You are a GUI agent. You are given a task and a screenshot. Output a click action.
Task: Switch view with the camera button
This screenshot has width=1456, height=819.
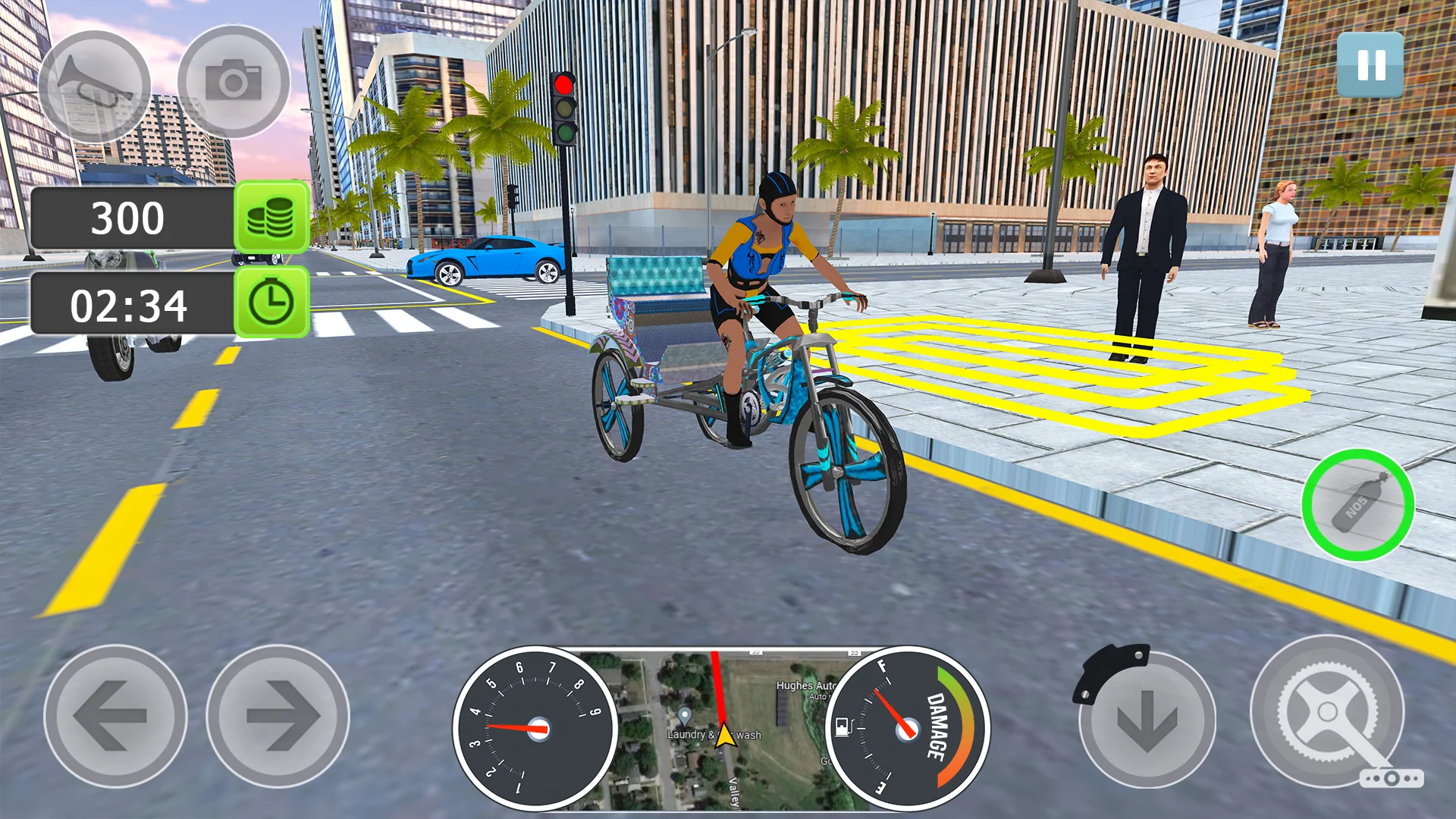click(x=234, y=81)
